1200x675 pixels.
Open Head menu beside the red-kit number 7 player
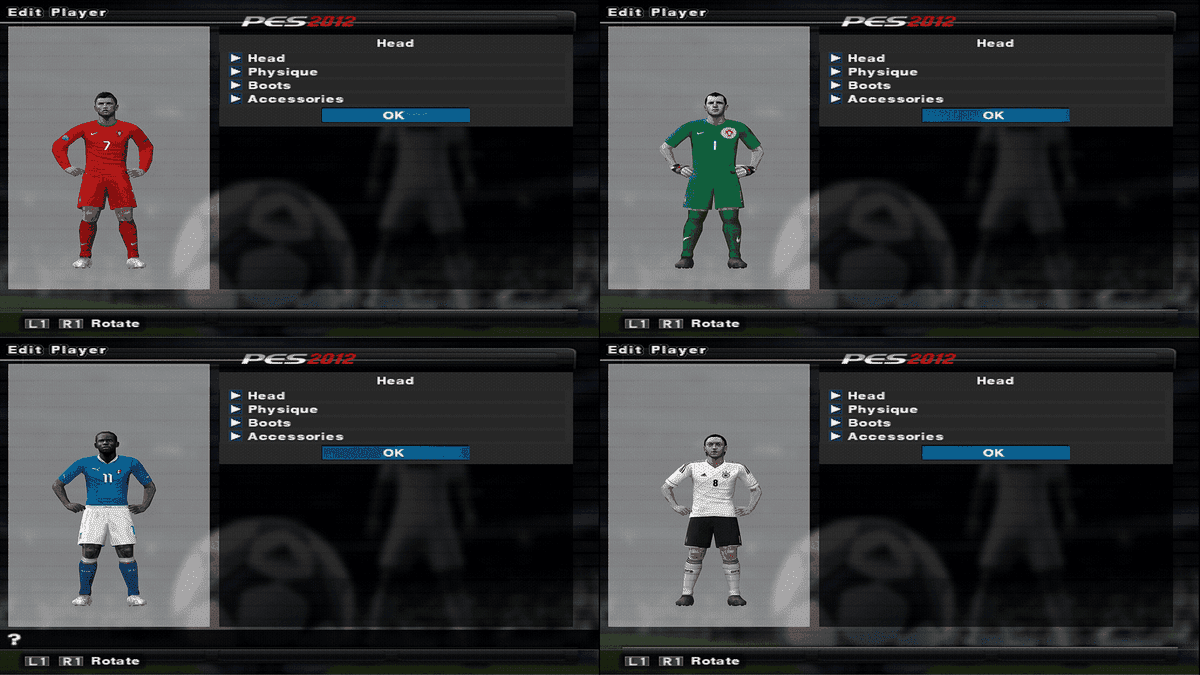265,58
